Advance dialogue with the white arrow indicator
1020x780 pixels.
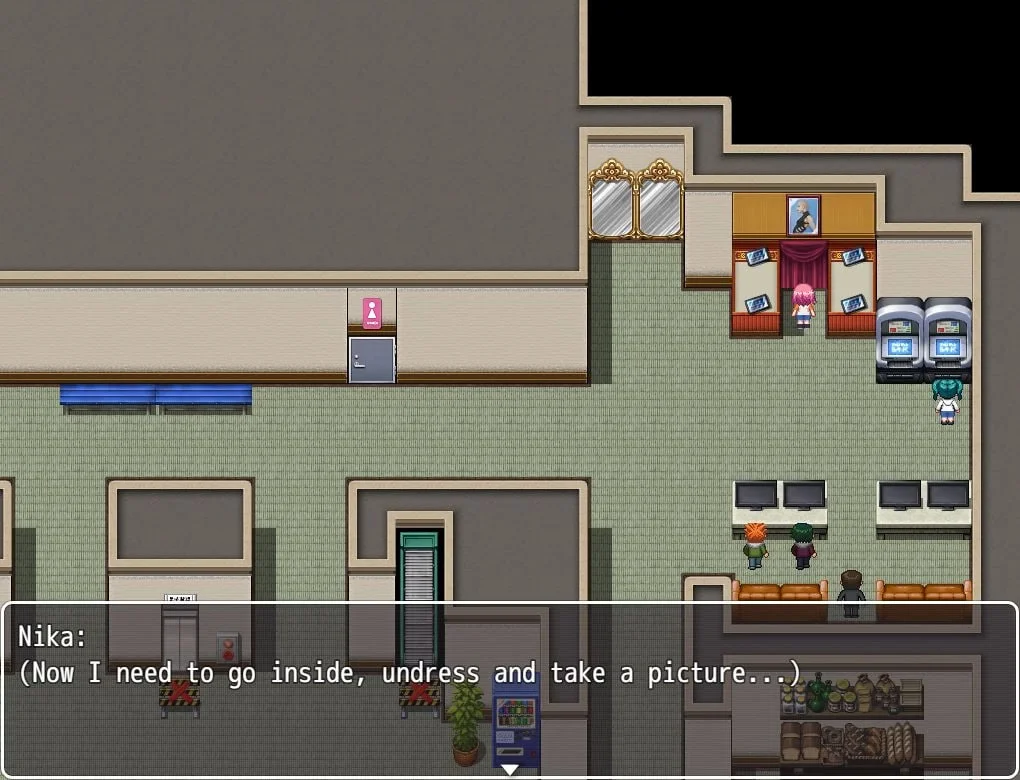[509, 769]
